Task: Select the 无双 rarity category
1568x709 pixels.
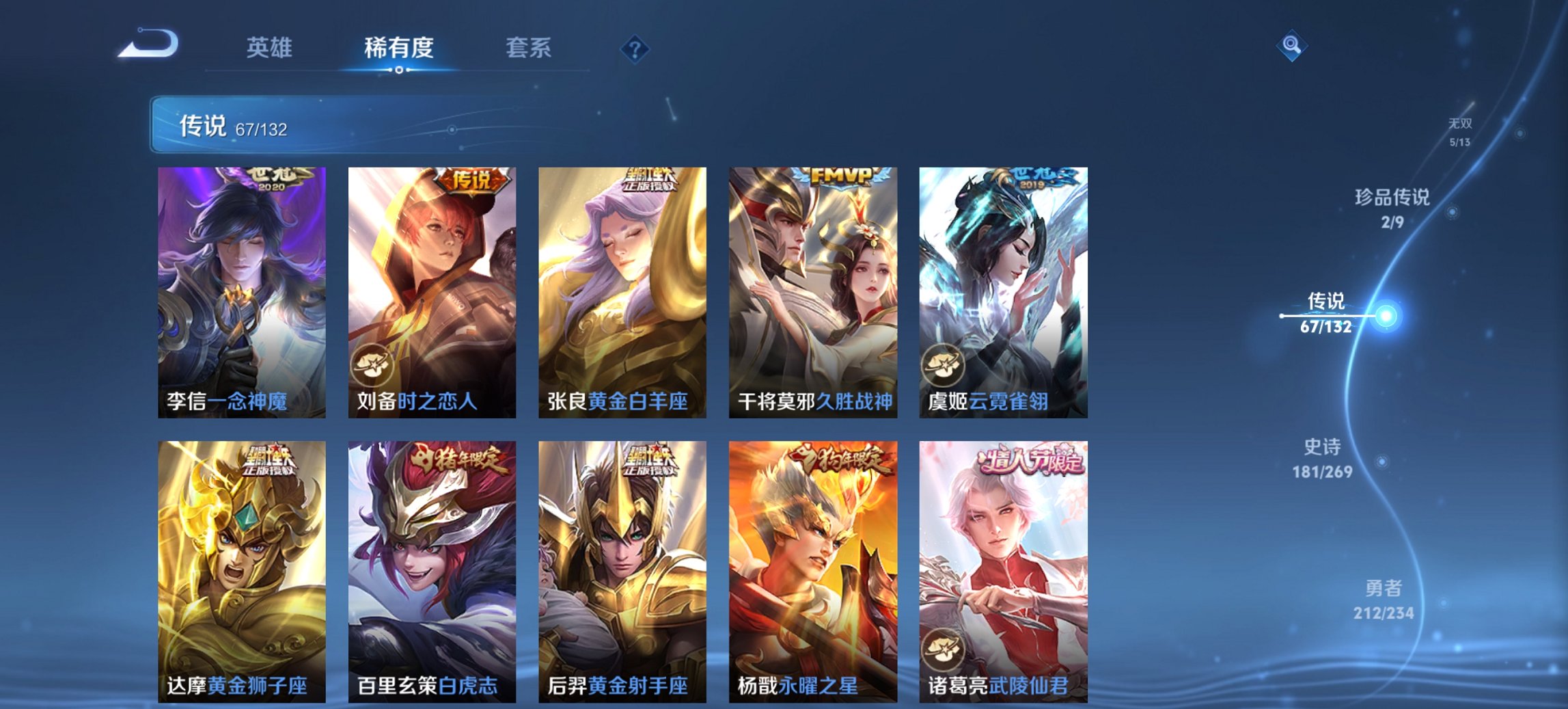Action: click(x=1461, y=131)
